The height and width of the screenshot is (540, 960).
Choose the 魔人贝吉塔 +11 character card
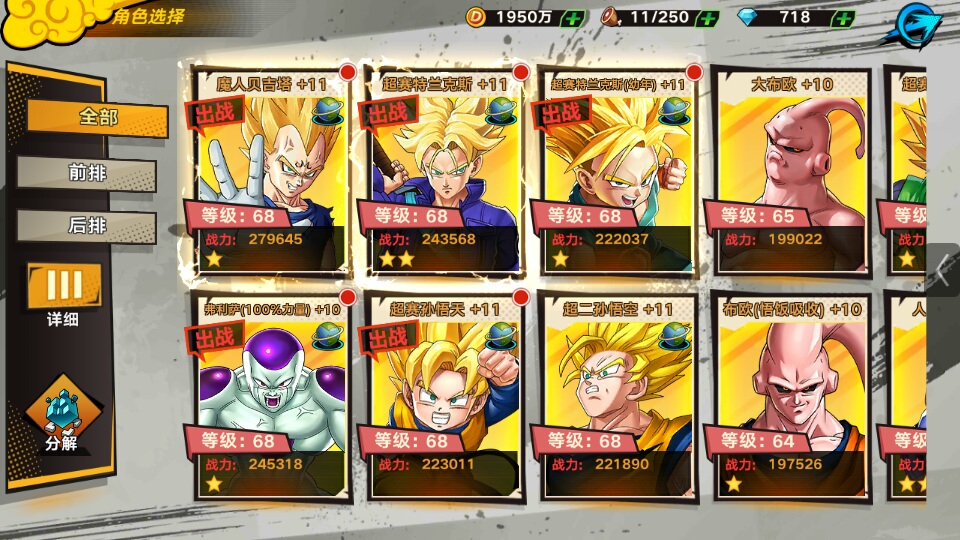coord(268,170)
